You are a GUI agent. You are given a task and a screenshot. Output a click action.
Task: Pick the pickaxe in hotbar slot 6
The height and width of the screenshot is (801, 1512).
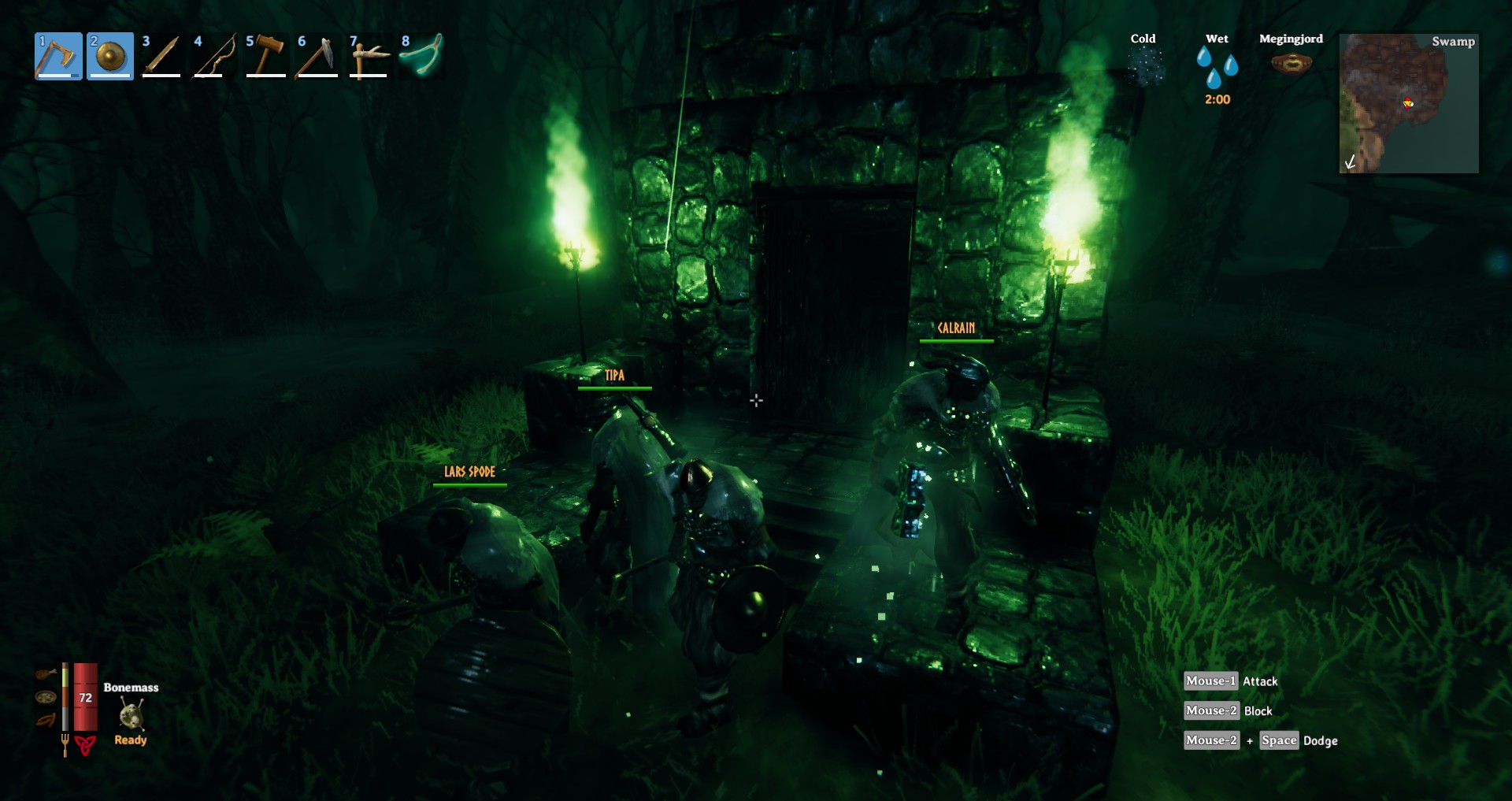click(x=317, y=57)
